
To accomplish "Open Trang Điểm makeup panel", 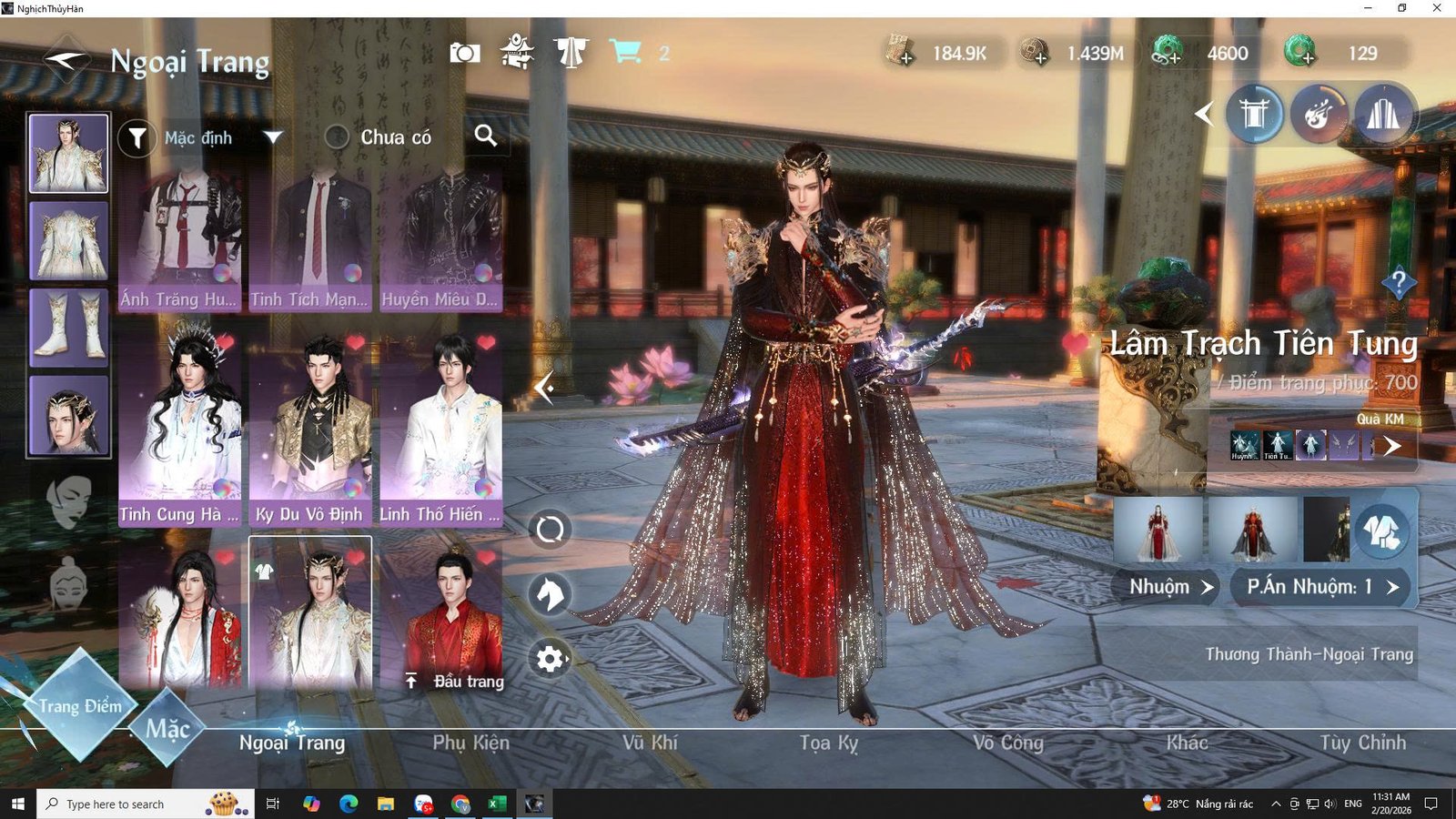I will (x=82, y=705).
